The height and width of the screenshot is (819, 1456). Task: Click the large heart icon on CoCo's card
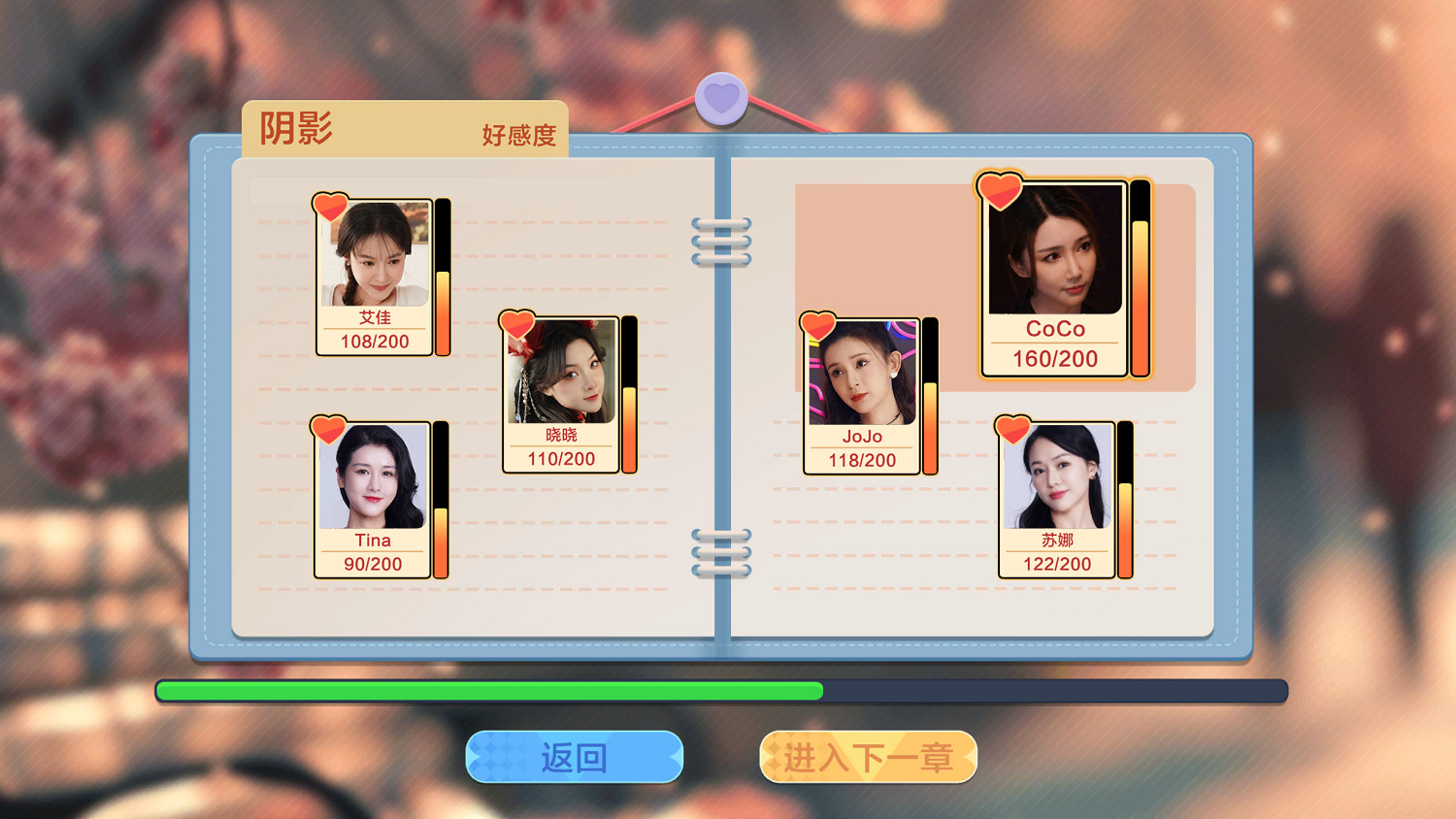999,190
